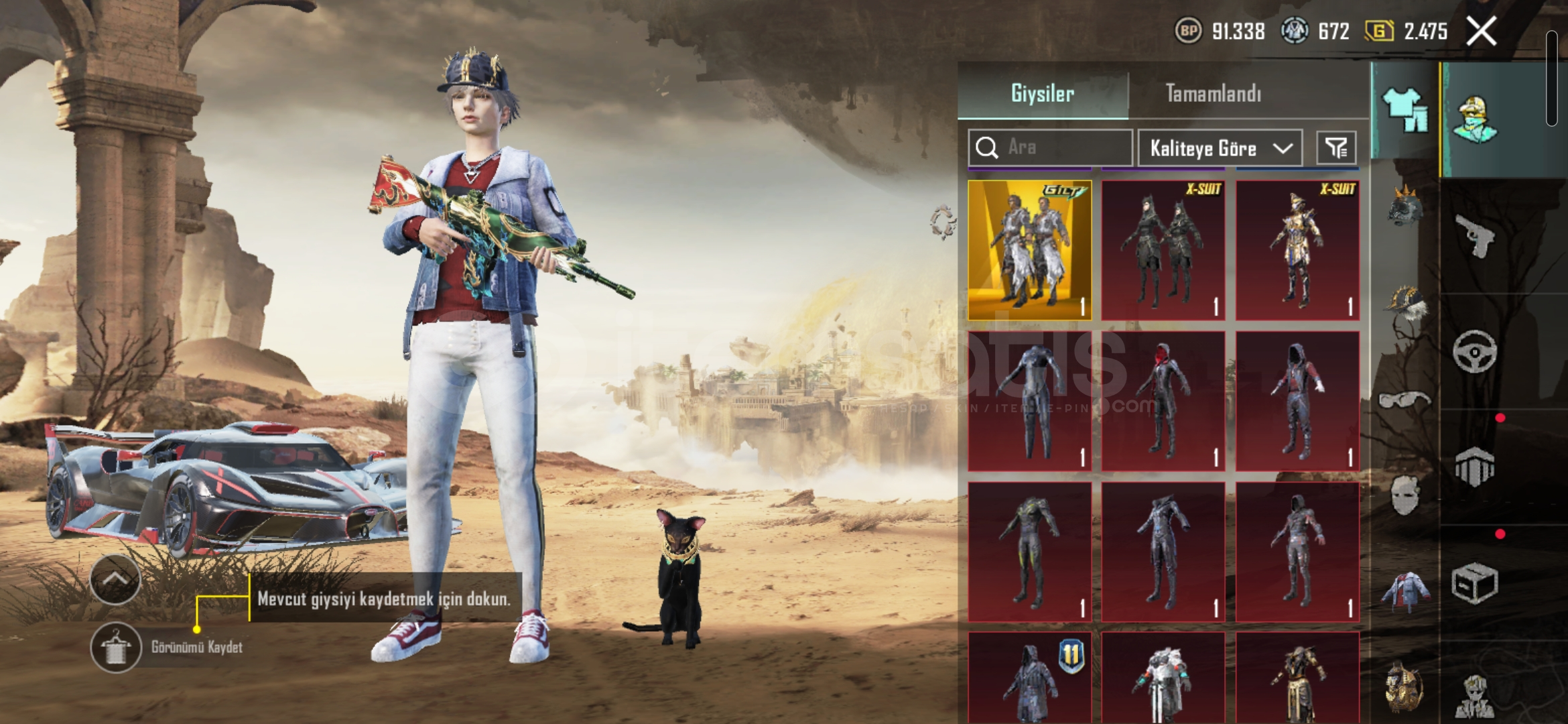Open the Kaliteye Göre sort dropdown
Image resolution: width=1568 pixels, height=724 pixels.
click(x=1220, y=148)
